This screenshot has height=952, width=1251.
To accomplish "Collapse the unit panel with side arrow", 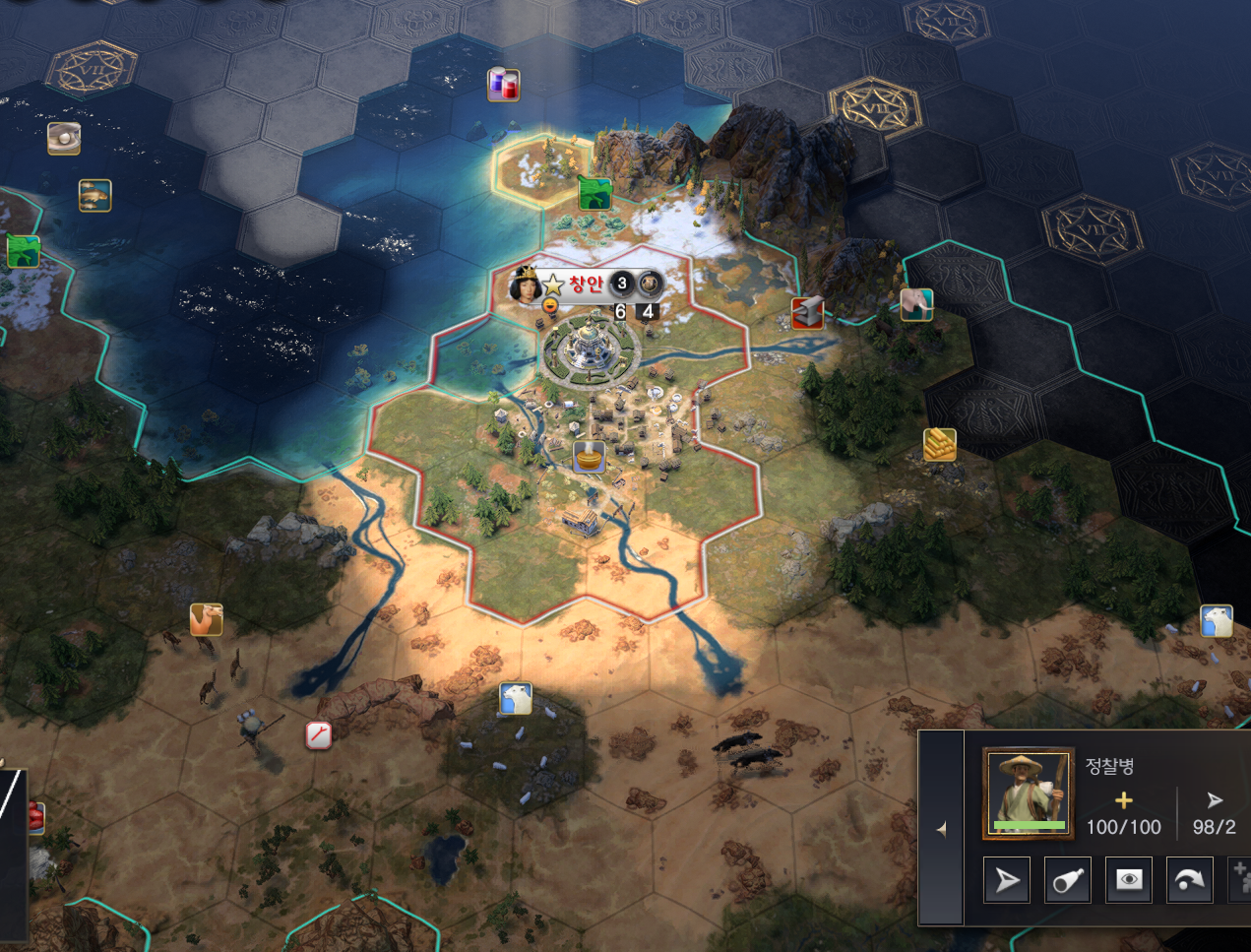I will 941,829.
